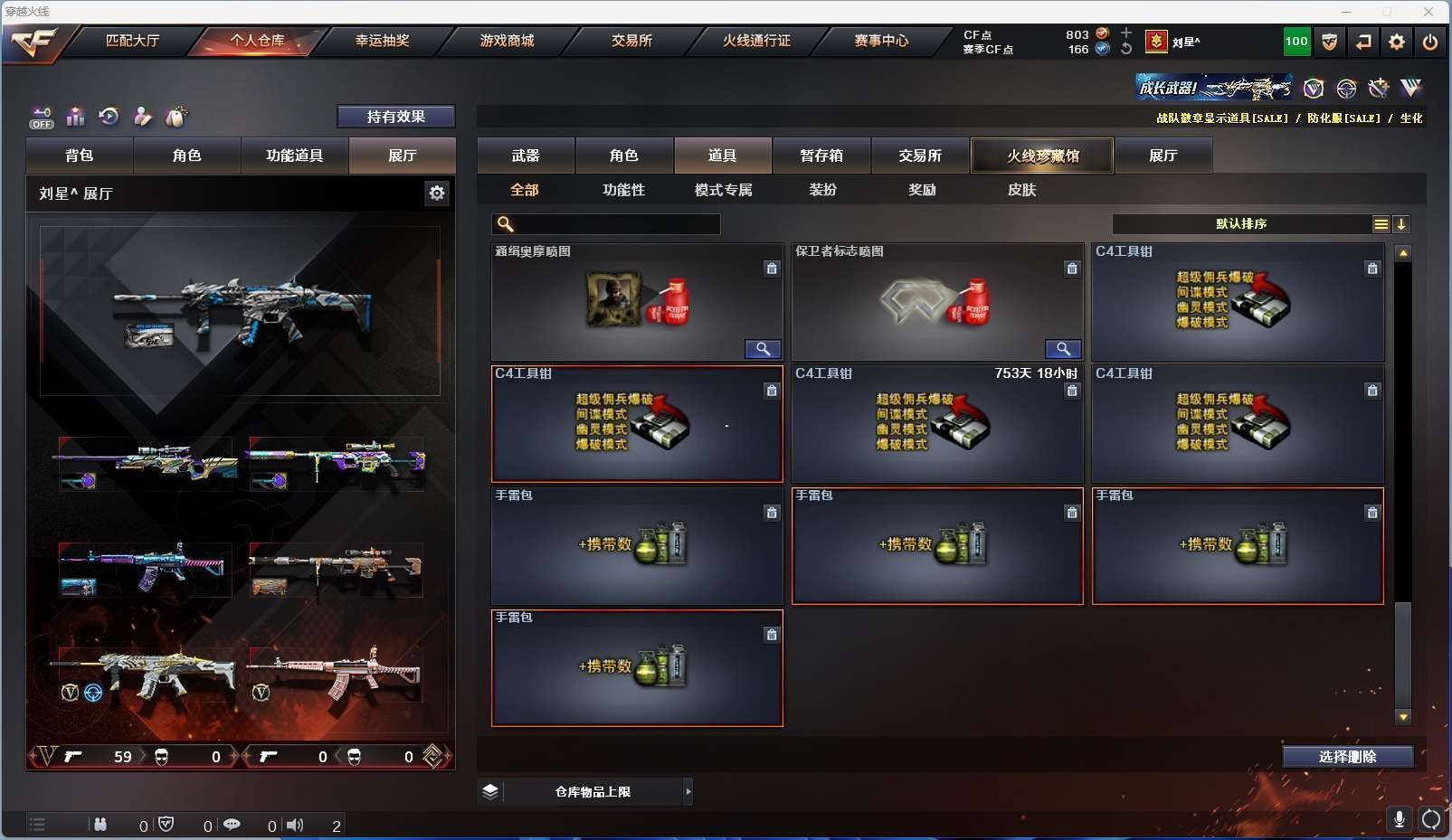Go to 幸运抽奖 lucky draw
The width and height of the screenshot is (1452, 840).
coord(382,41)
